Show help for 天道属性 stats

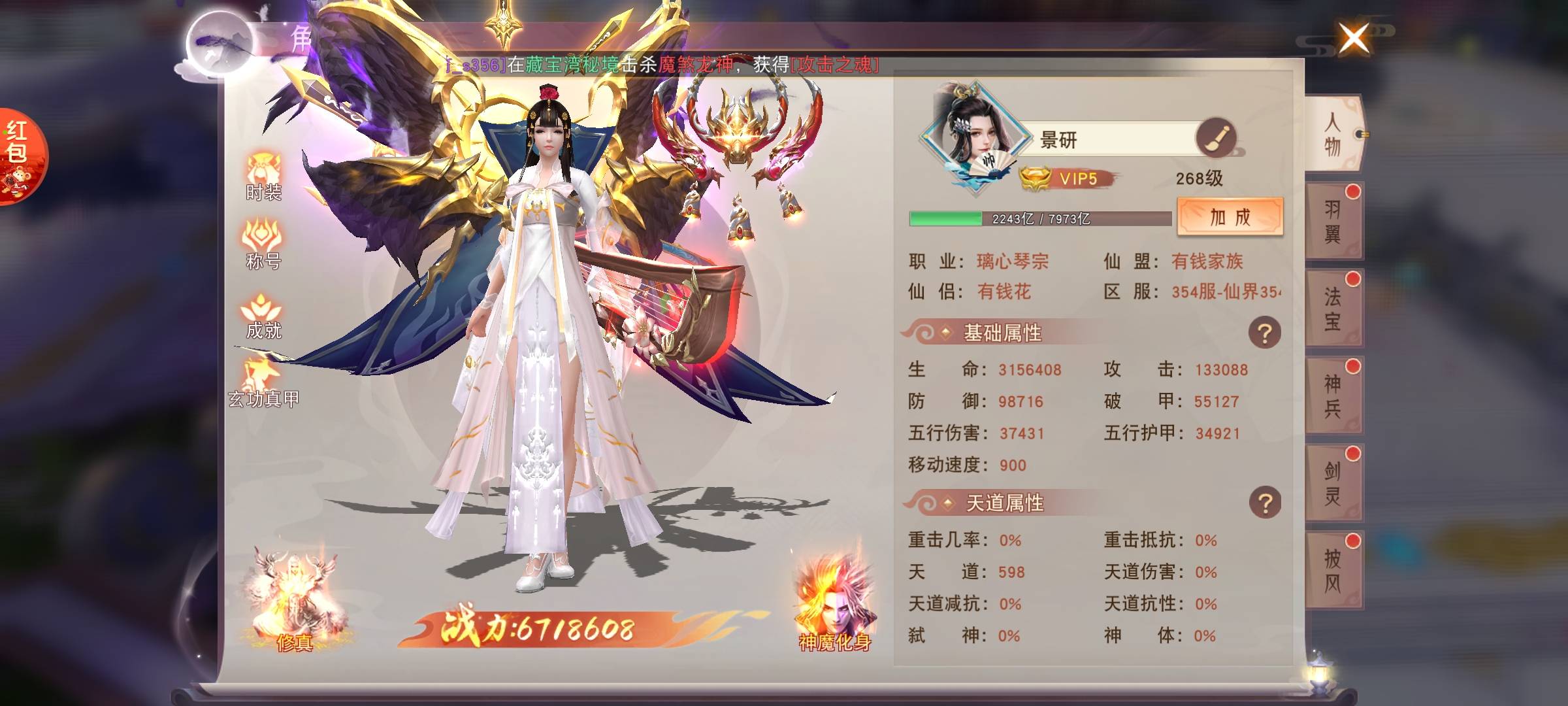point(1264,503)
